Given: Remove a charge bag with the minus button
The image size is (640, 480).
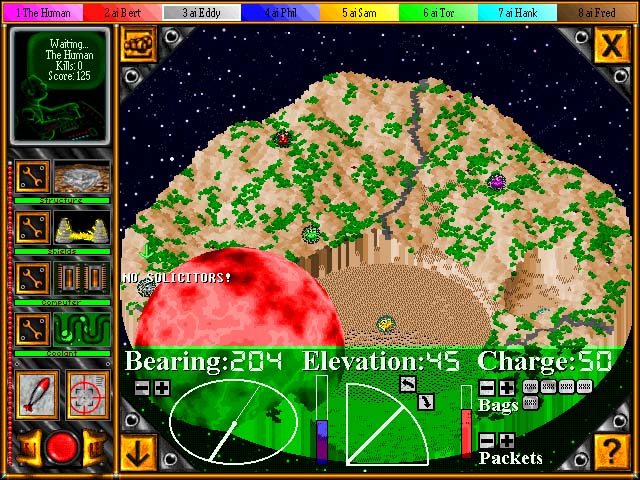Looking at the screenshot, I should (487, 387).
